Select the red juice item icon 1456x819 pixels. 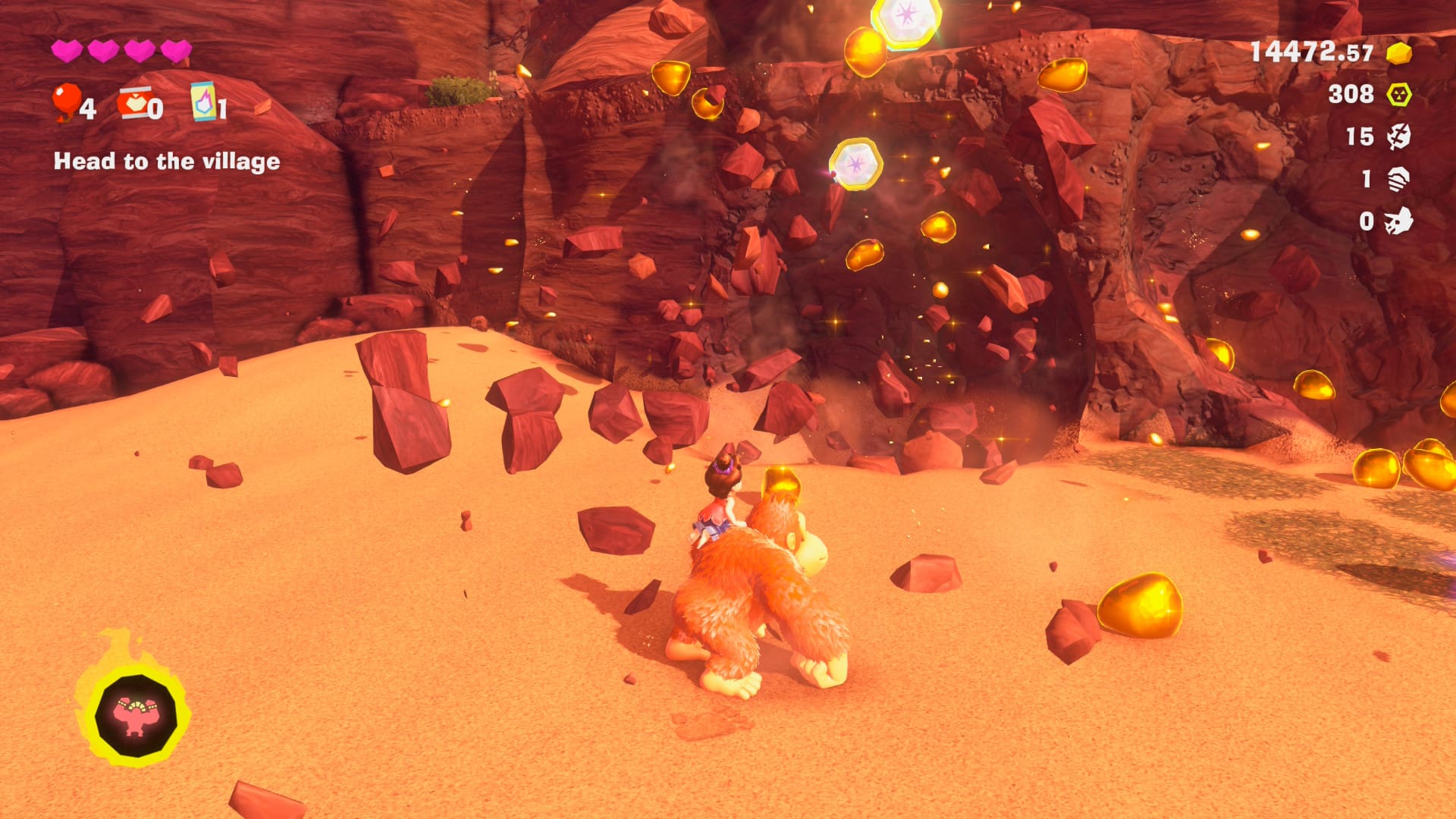(x=133, y=104)
